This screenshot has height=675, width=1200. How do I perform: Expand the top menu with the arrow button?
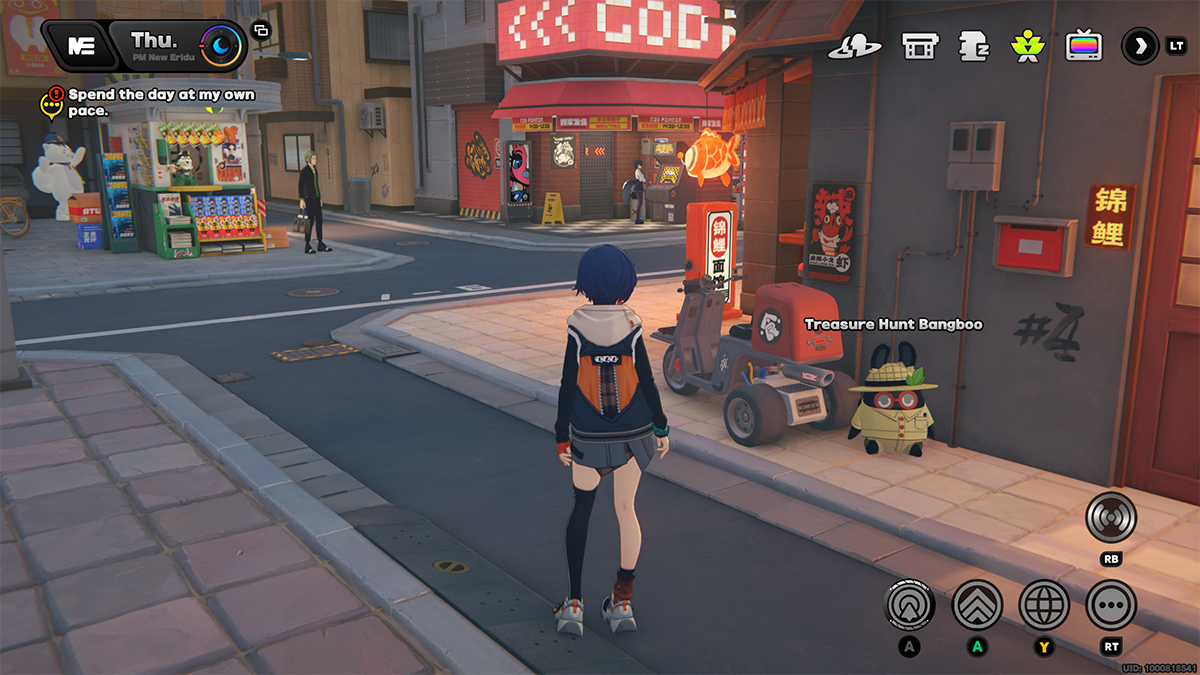pyautogui.click(x=1139, y=46)
